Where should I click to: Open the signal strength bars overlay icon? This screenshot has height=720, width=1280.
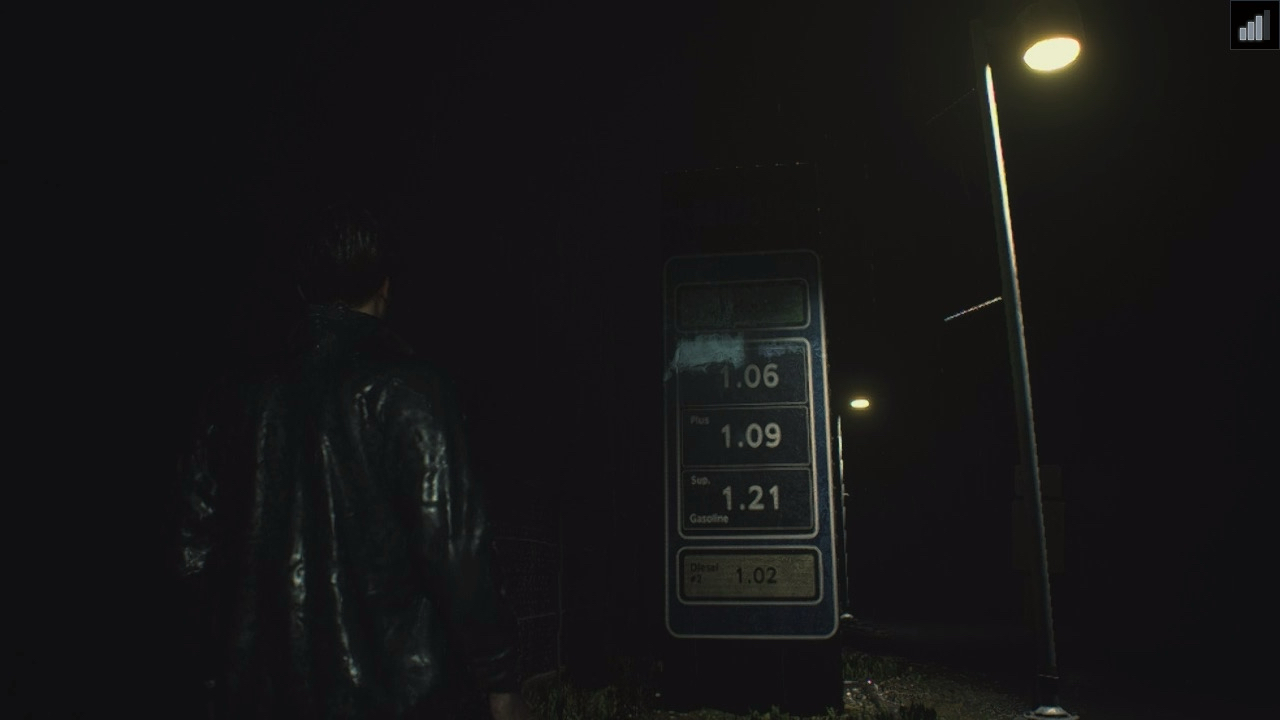[1254, 25]
